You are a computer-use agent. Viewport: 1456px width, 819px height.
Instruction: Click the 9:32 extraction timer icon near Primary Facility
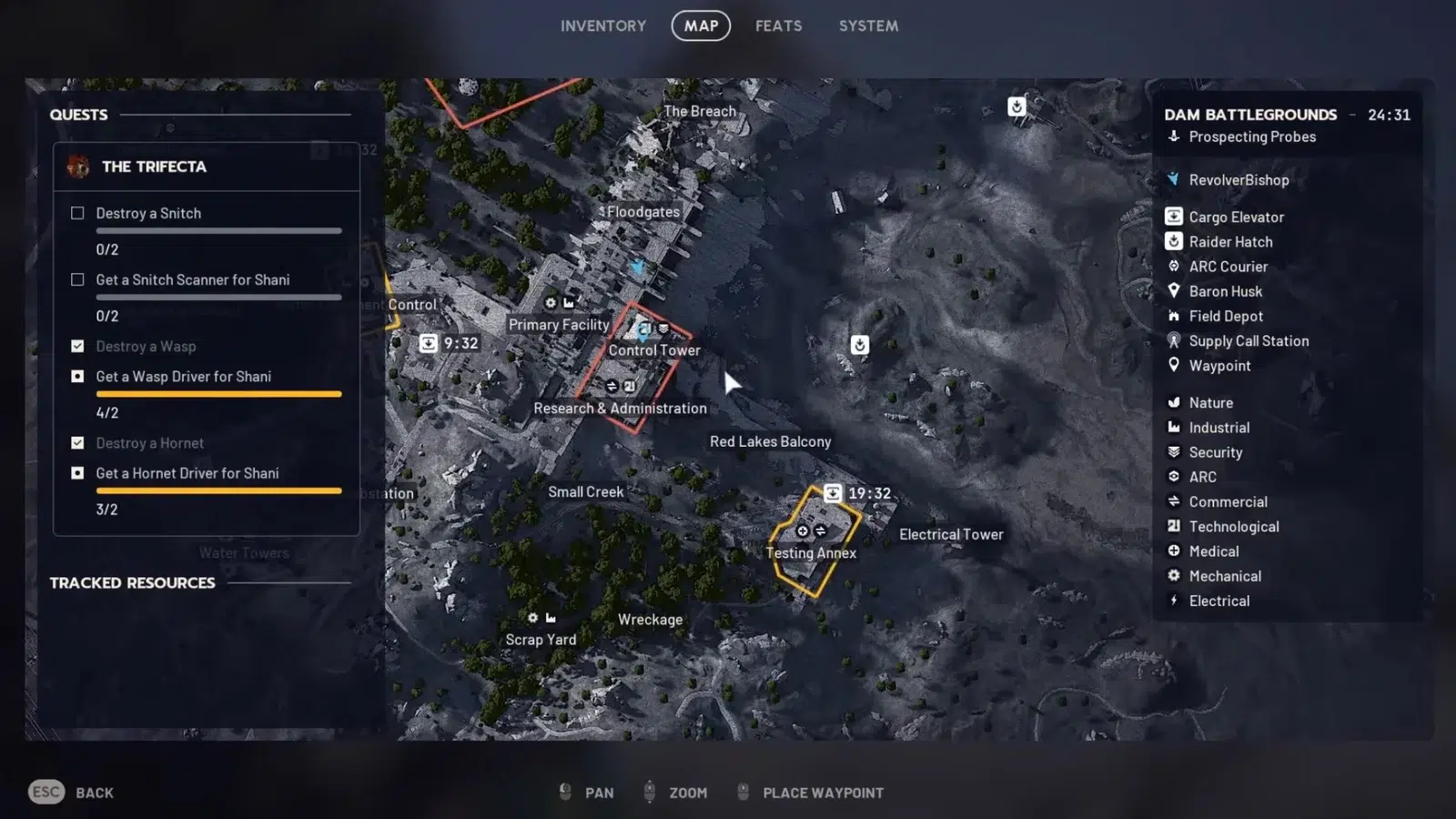click(x=430, y=342)
